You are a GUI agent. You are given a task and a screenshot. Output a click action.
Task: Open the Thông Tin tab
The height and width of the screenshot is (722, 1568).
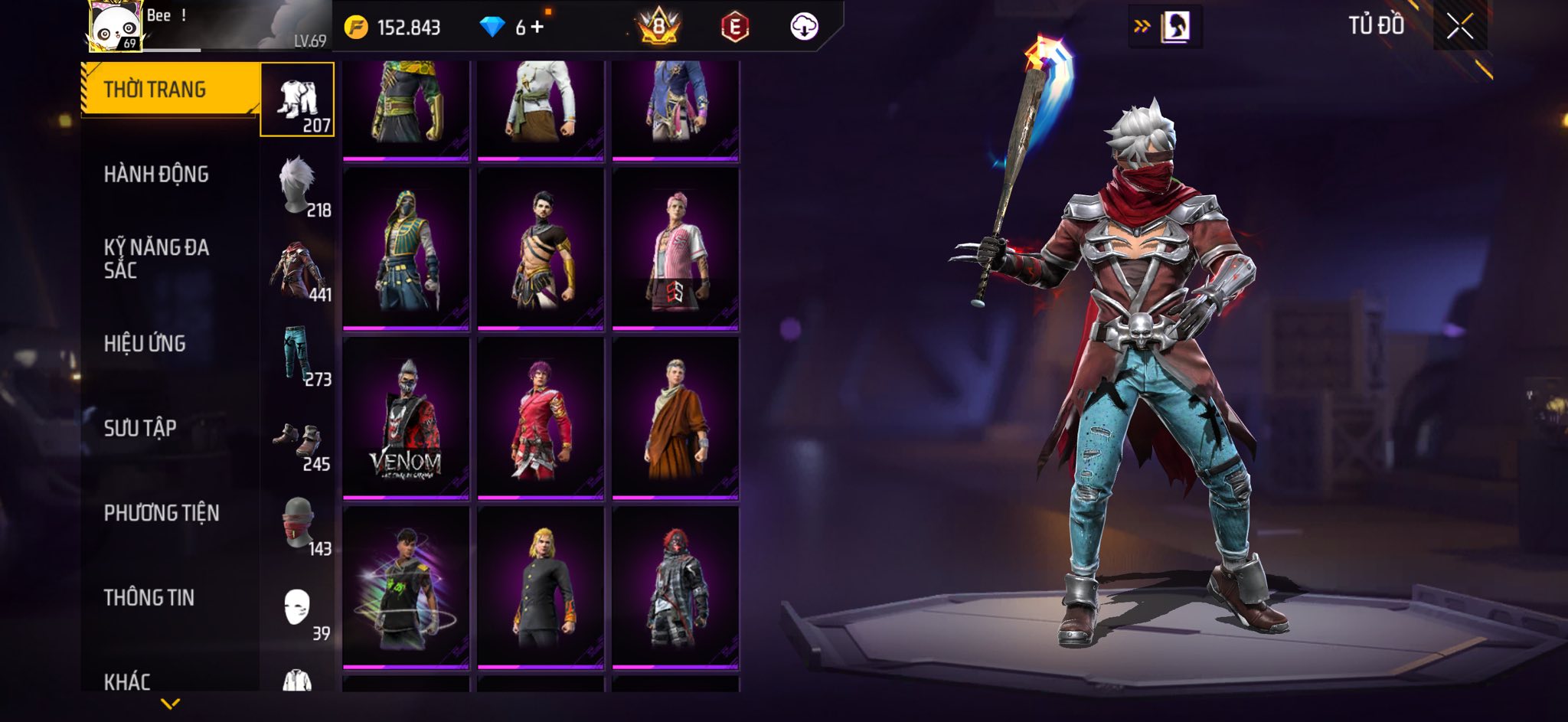tap(149, 598)
